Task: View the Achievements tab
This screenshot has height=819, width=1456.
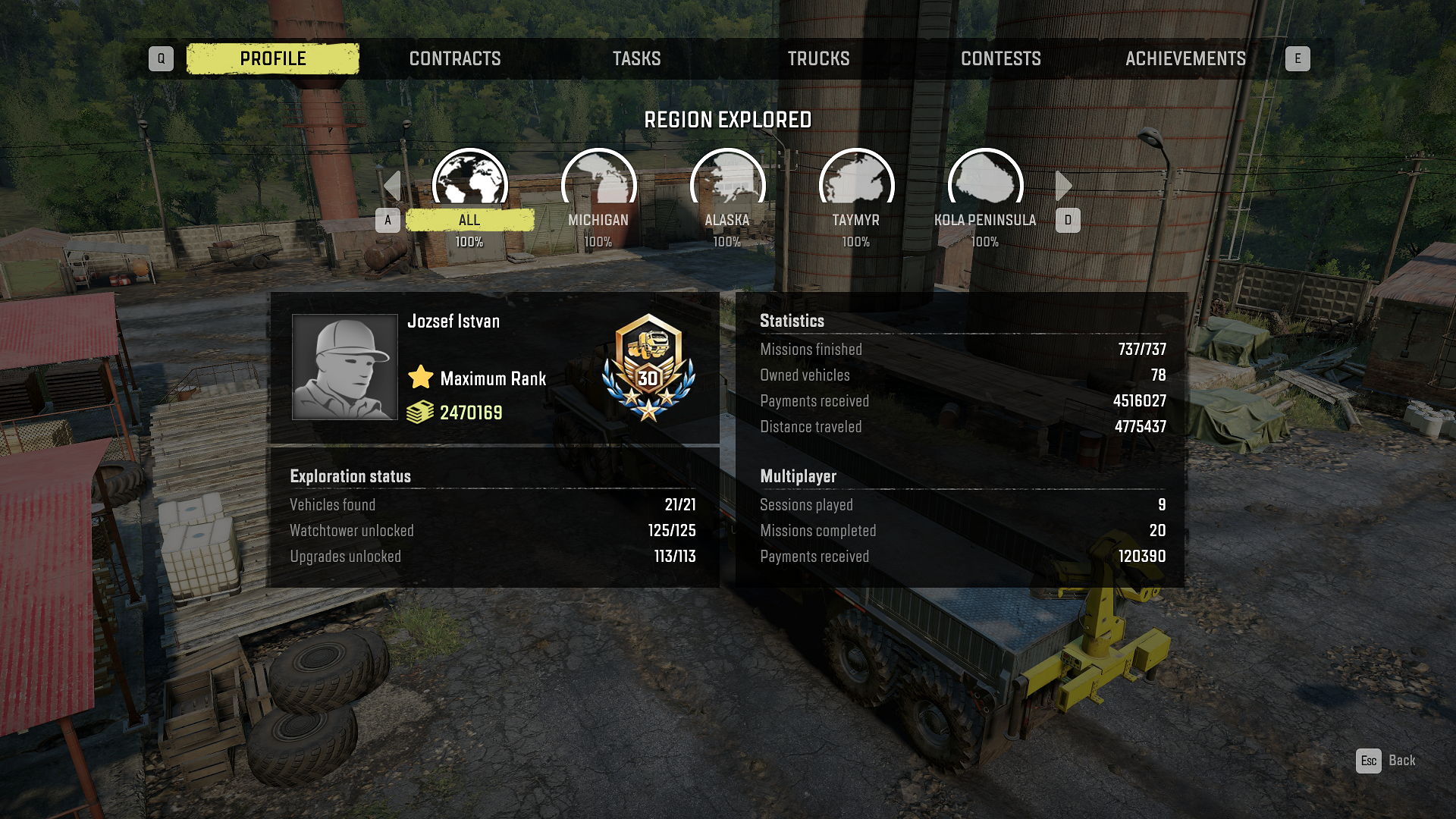Action: click(1185, 58)
